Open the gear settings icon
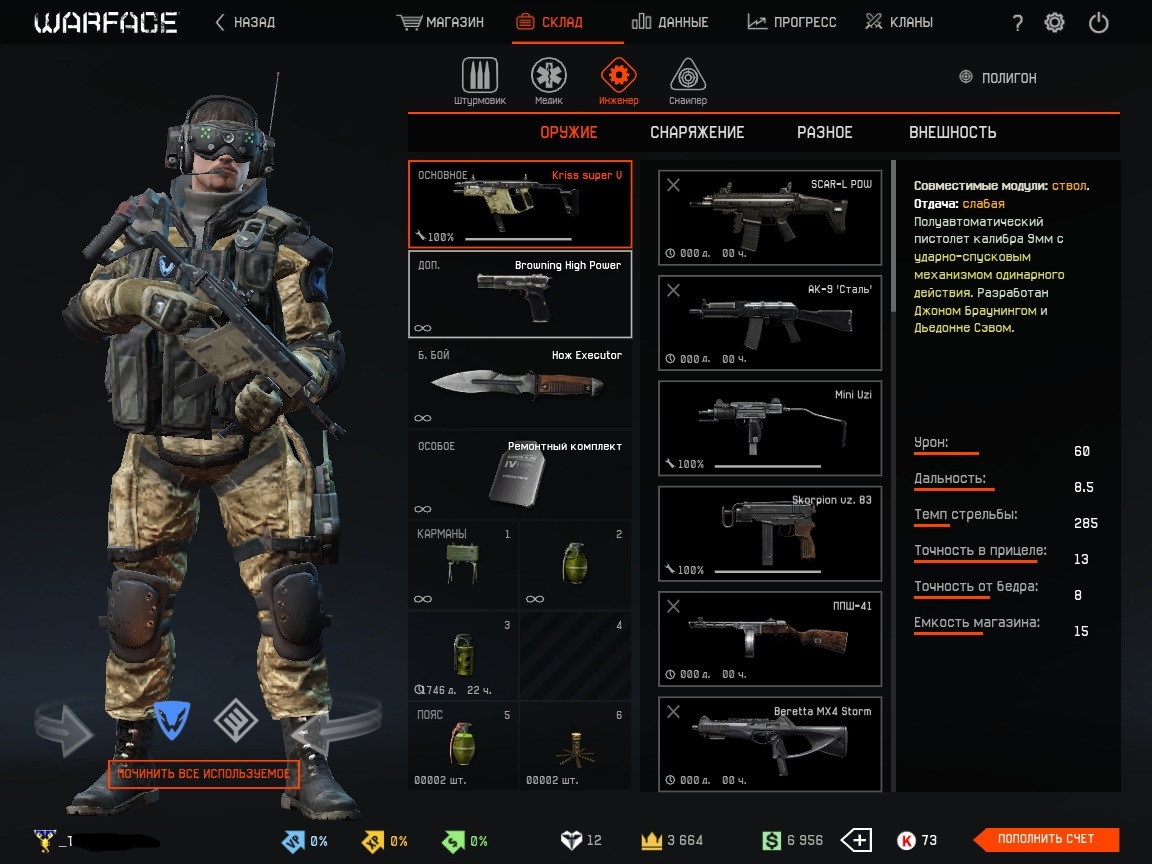The height and width of the screenshot is (864, 1152). pos(1054,23)
